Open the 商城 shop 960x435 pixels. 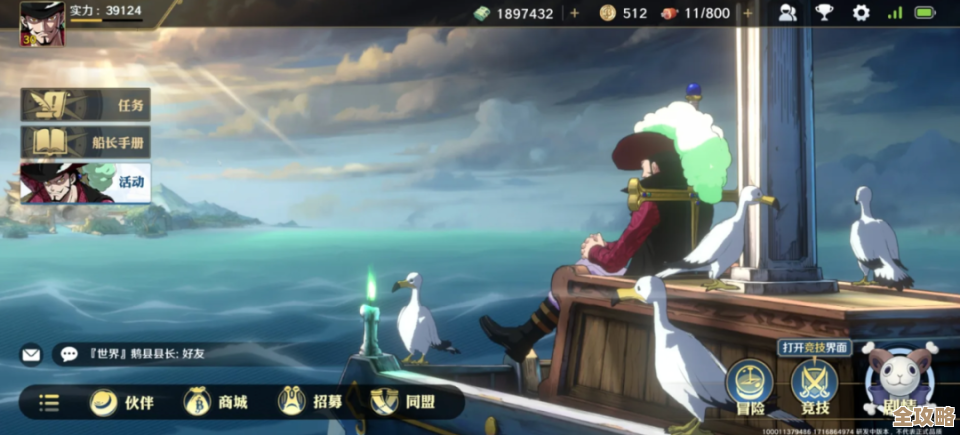pos(216,402)
